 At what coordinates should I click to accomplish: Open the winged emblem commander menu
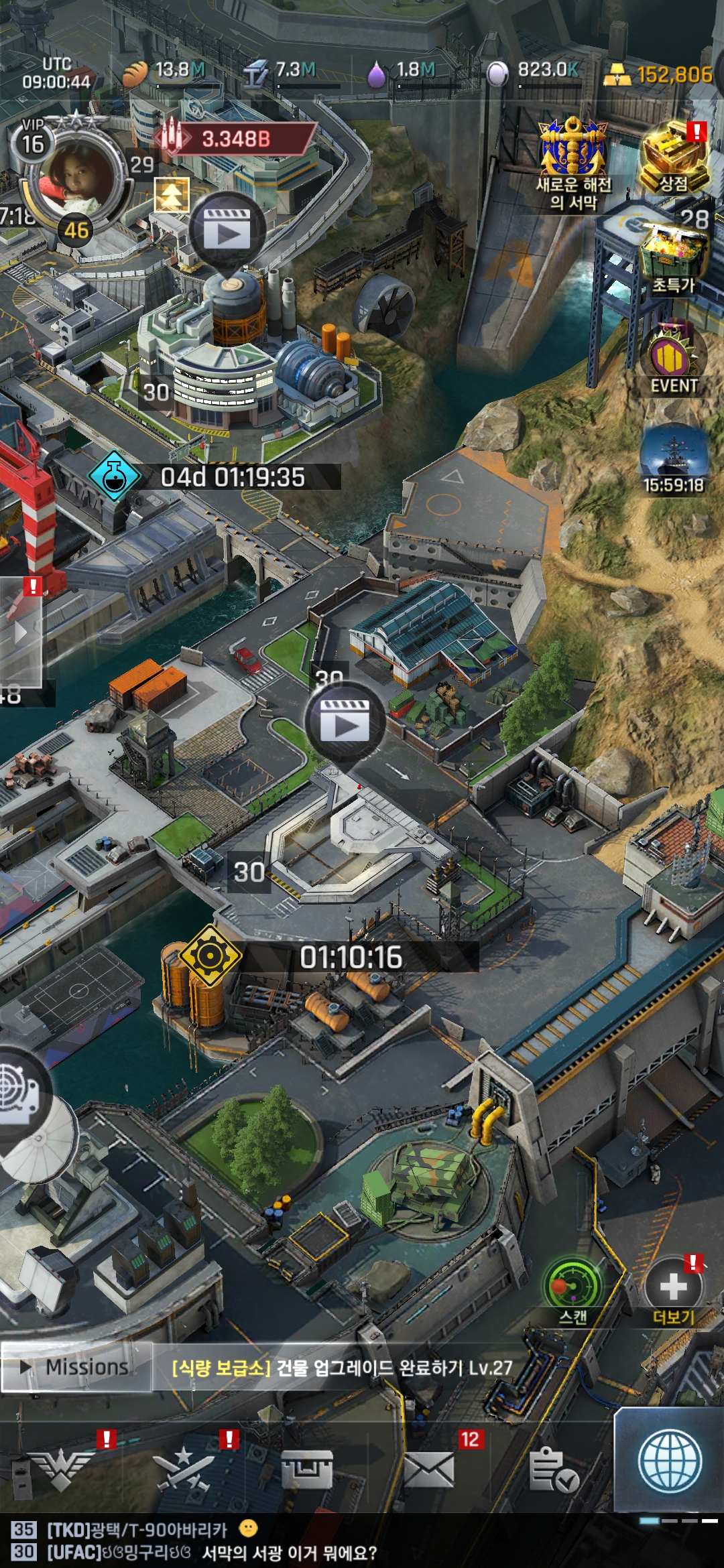pyautogui.click(x=62, y=1469)
